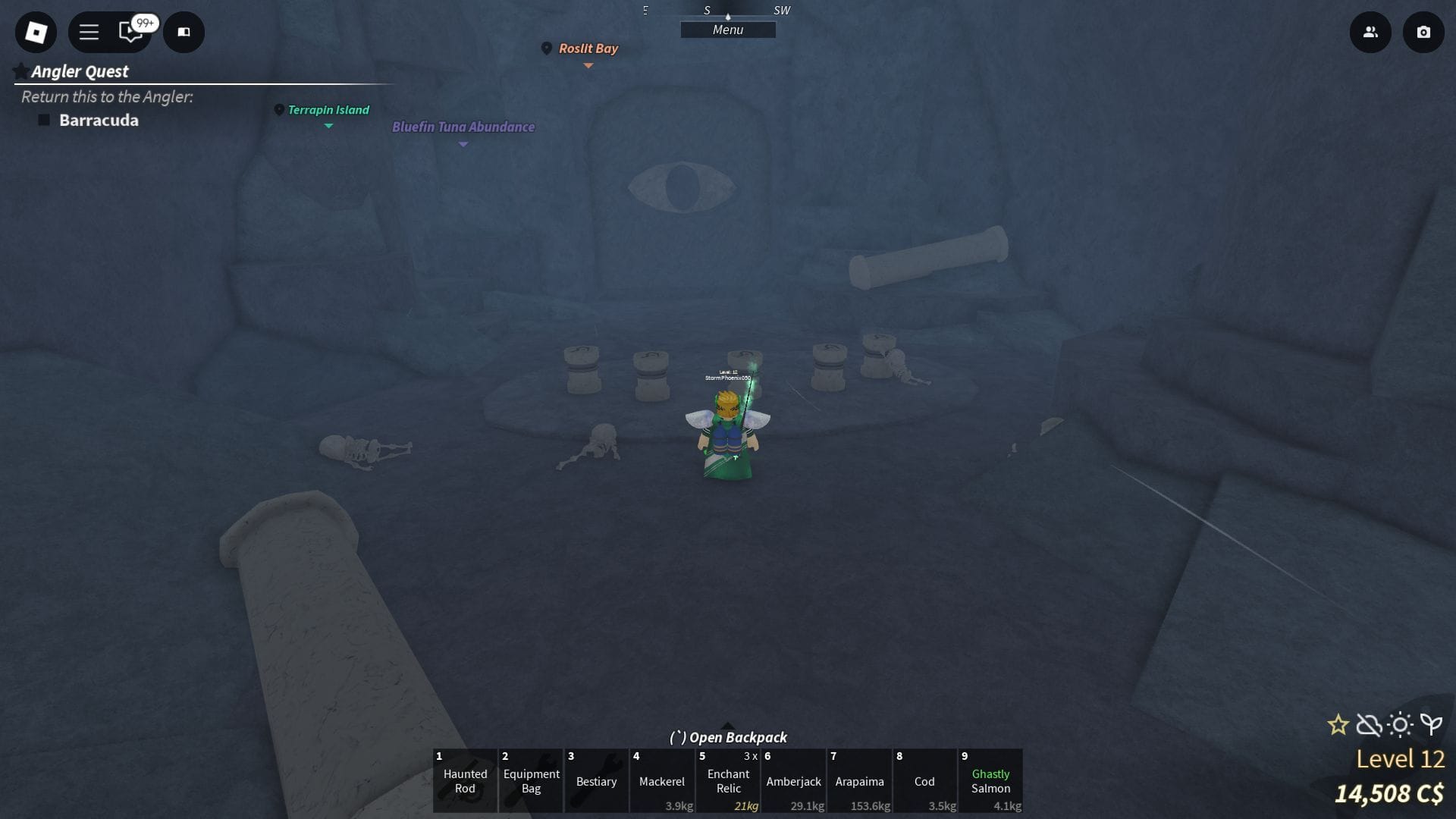Click the Angler Quest star title
The image size is (1456, 819).
click(79, 71)
